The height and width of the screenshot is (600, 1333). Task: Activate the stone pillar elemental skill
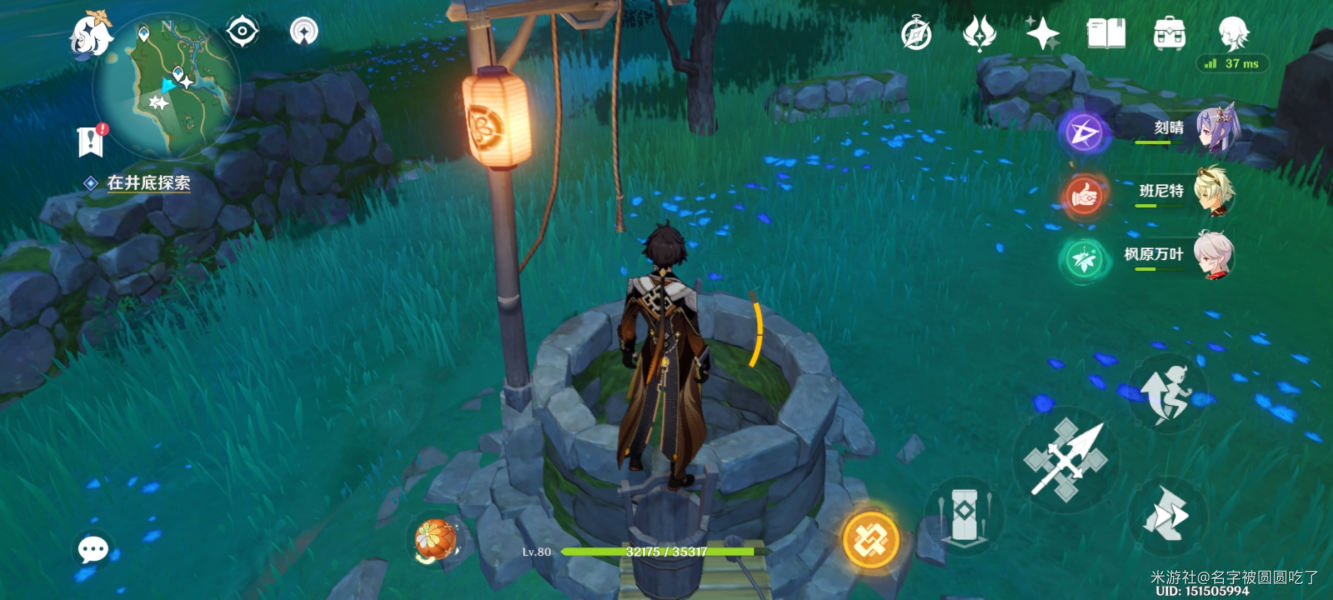pyautogui.click(x=963, y=516)
